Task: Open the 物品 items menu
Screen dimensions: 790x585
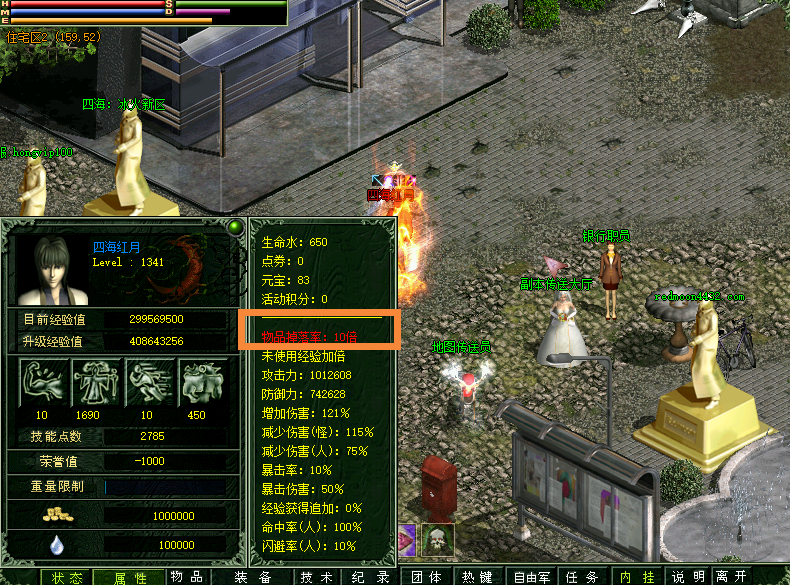Action: point(186,577)
